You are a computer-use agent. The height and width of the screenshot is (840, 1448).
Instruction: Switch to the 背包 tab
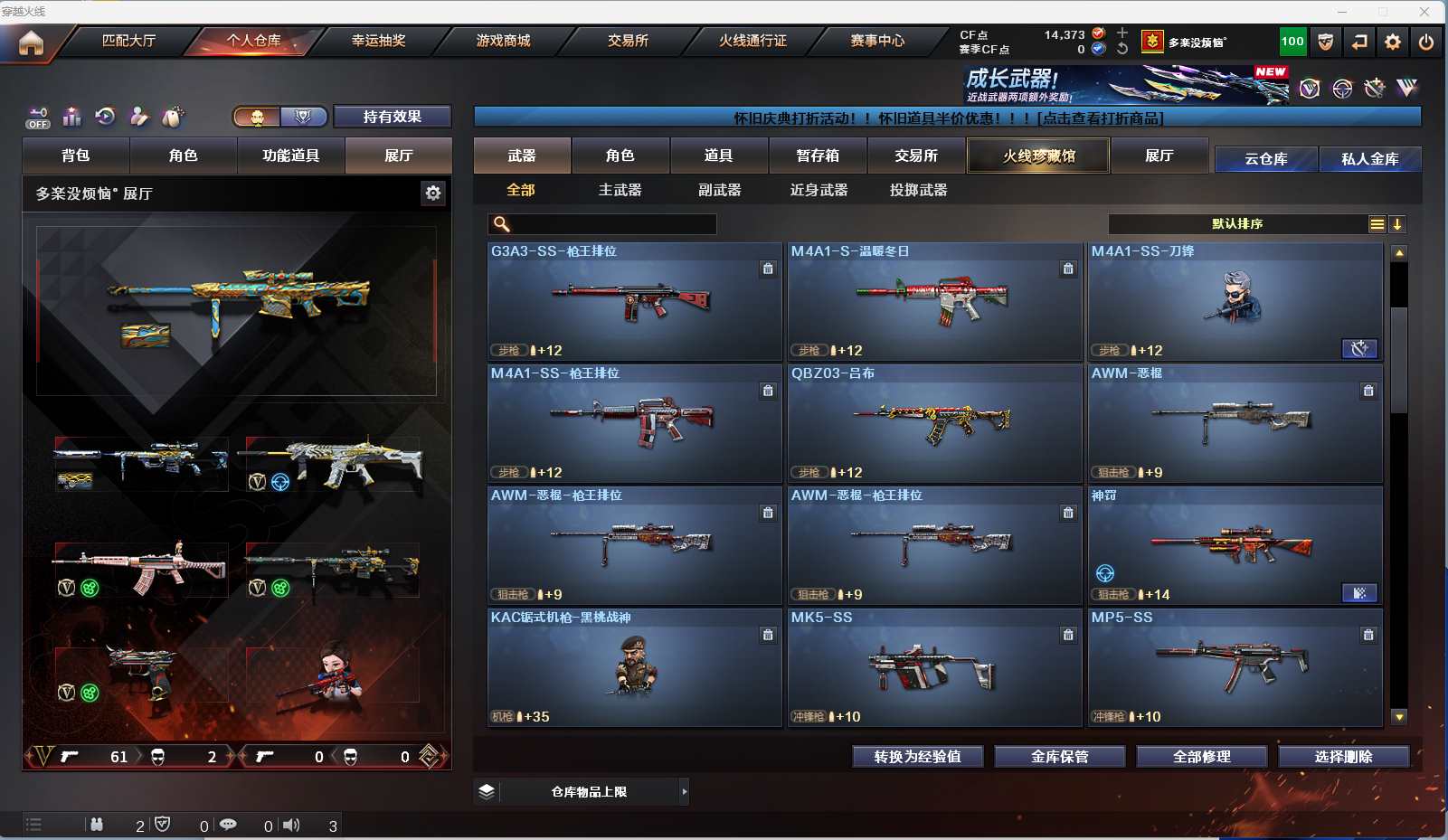[x=76, y=156]
